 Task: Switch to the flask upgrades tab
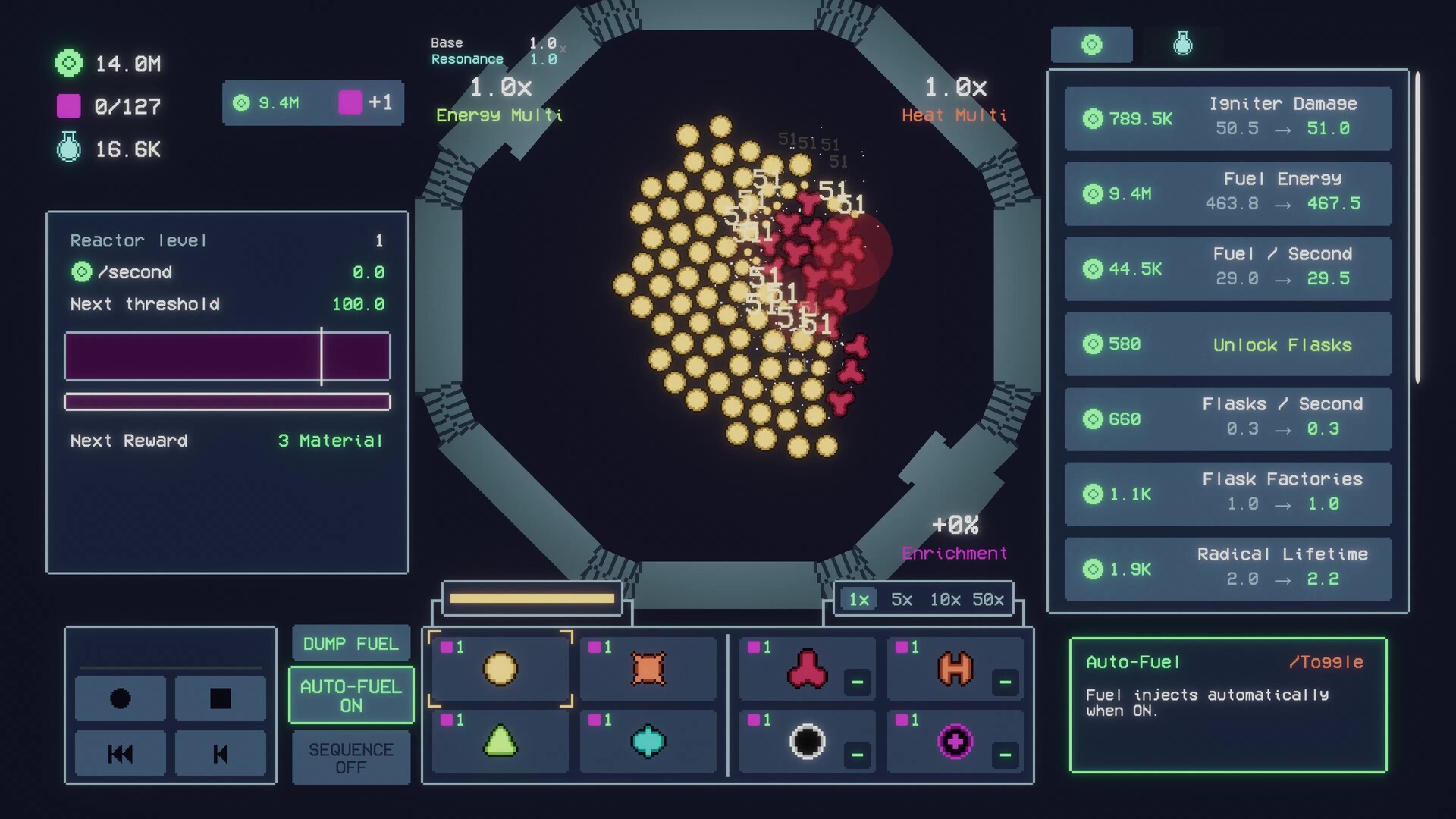[1180, 44]
